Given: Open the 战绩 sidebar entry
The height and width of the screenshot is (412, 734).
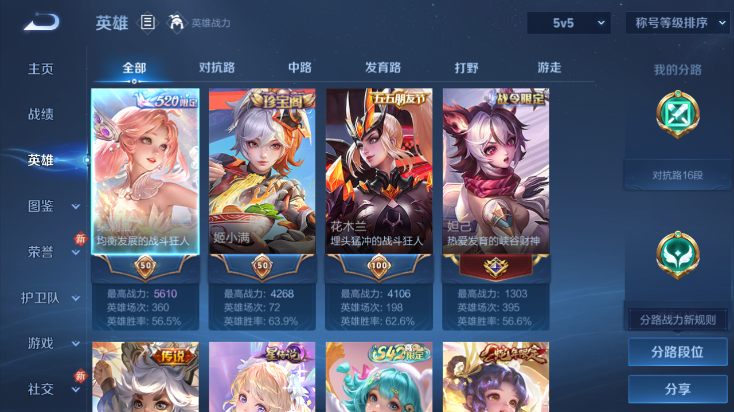Looking at the screenshot, I should [41, 114].
